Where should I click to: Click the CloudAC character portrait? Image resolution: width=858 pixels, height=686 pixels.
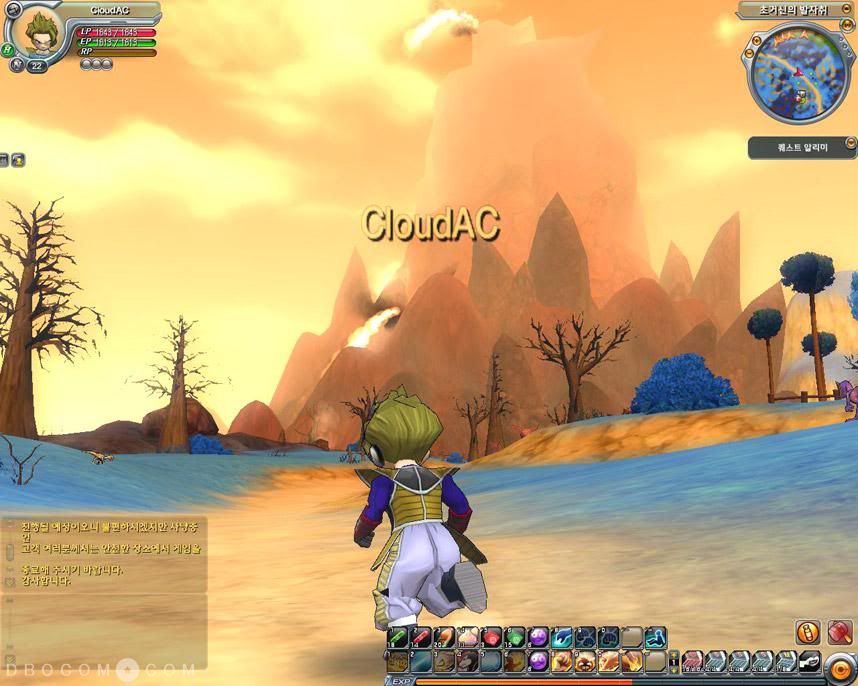38,32
